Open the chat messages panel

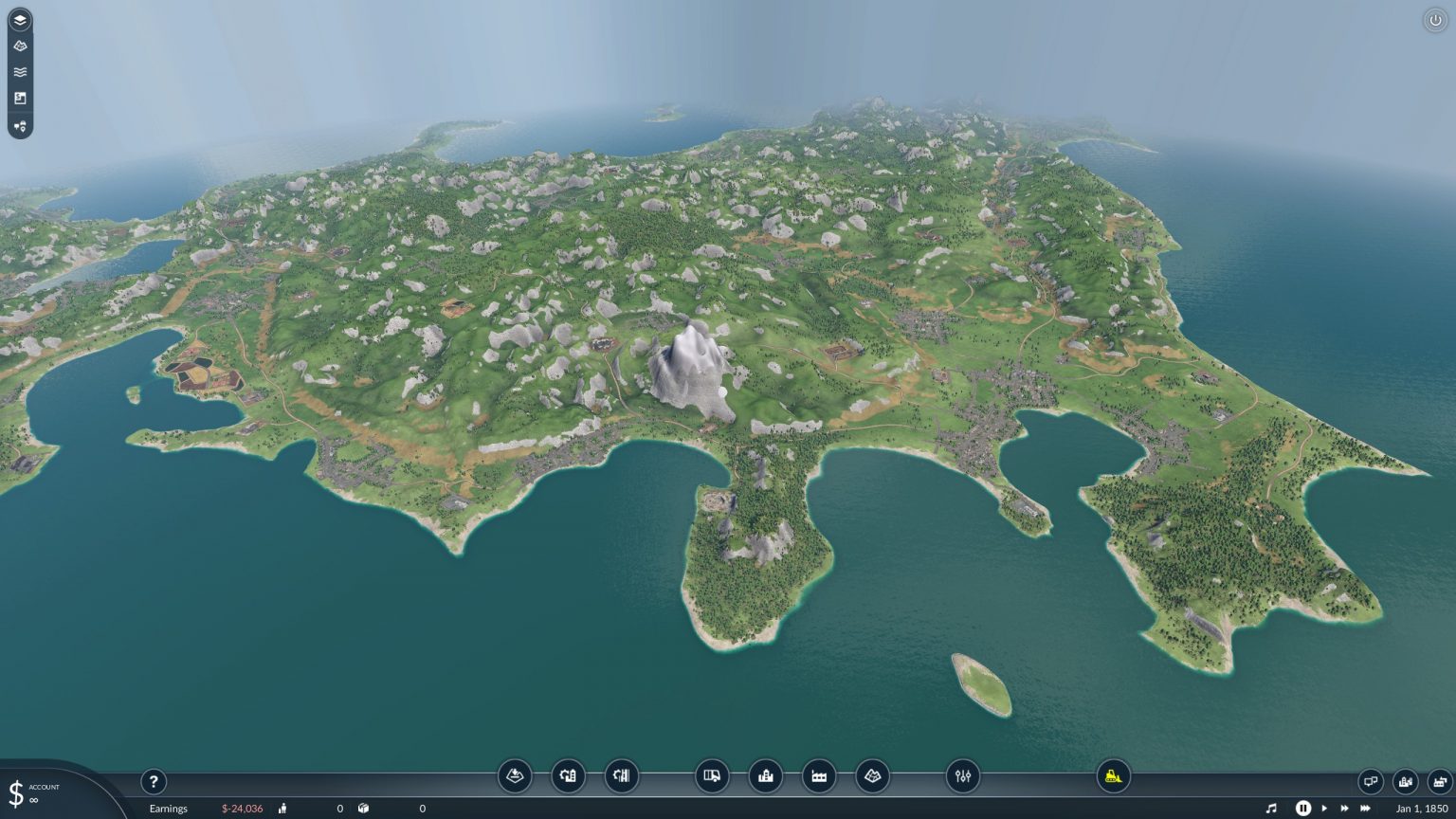point(1371,780)
